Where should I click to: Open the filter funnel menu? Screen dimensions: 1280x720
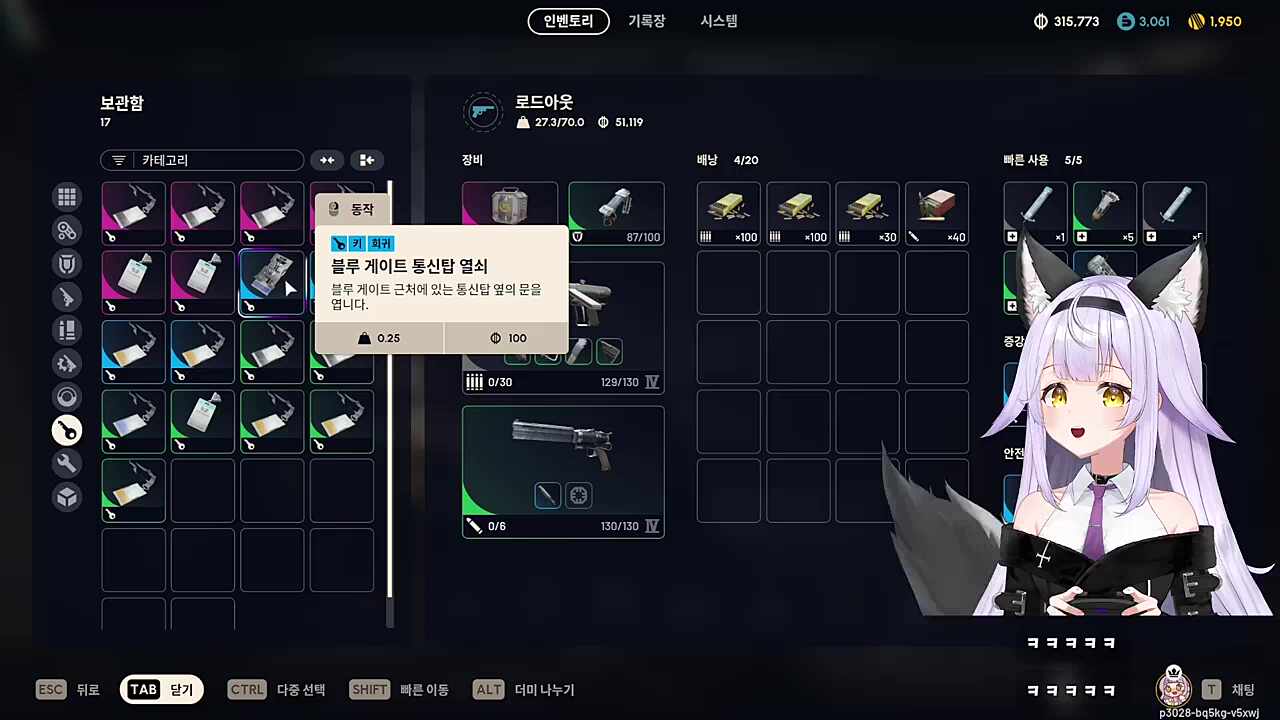pos(118,160)
